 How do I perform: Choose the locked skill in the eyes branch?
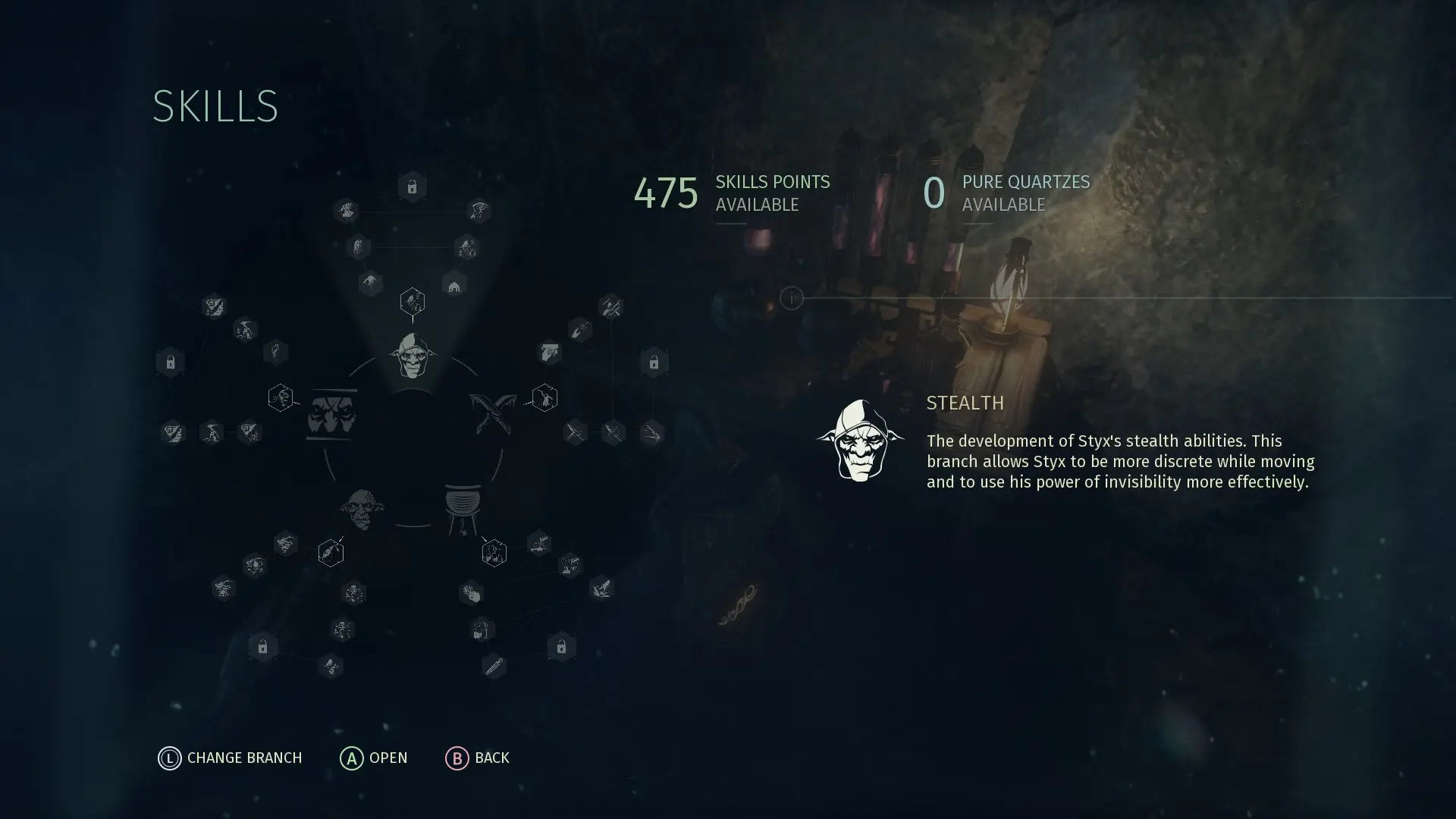point(171,362)
